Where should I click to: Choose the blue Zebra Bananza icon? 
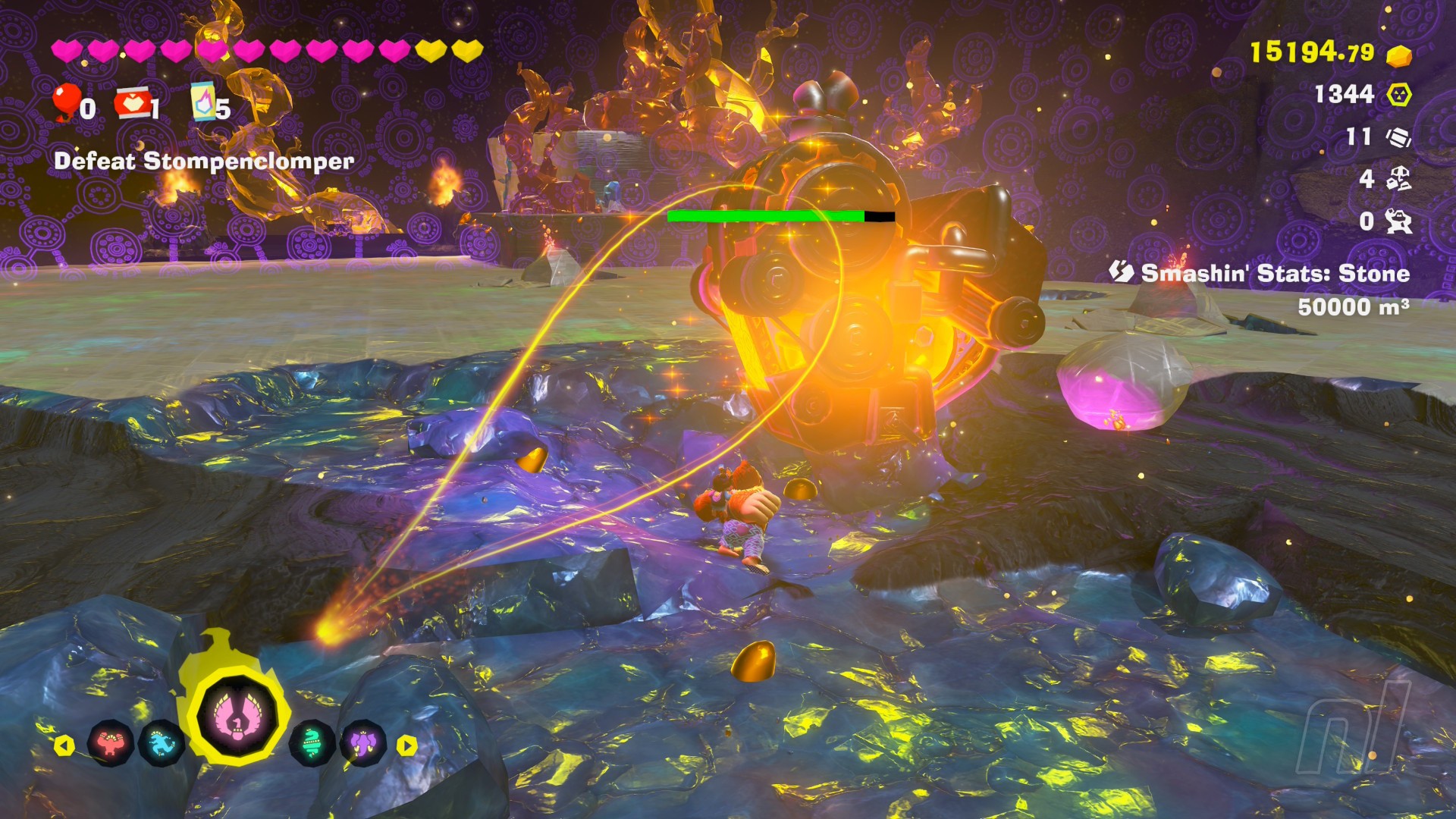[x=162, y=744]
